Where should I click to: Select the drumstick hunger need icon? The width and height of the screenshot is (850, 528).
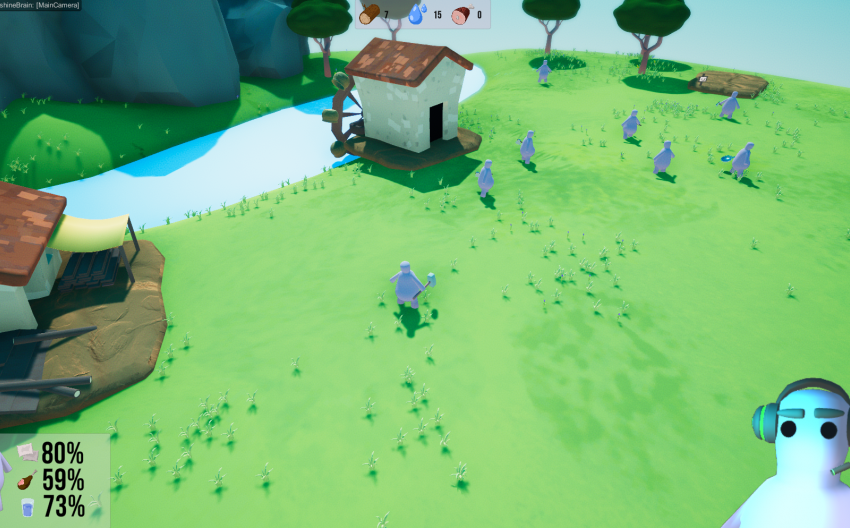pos(27,479)
